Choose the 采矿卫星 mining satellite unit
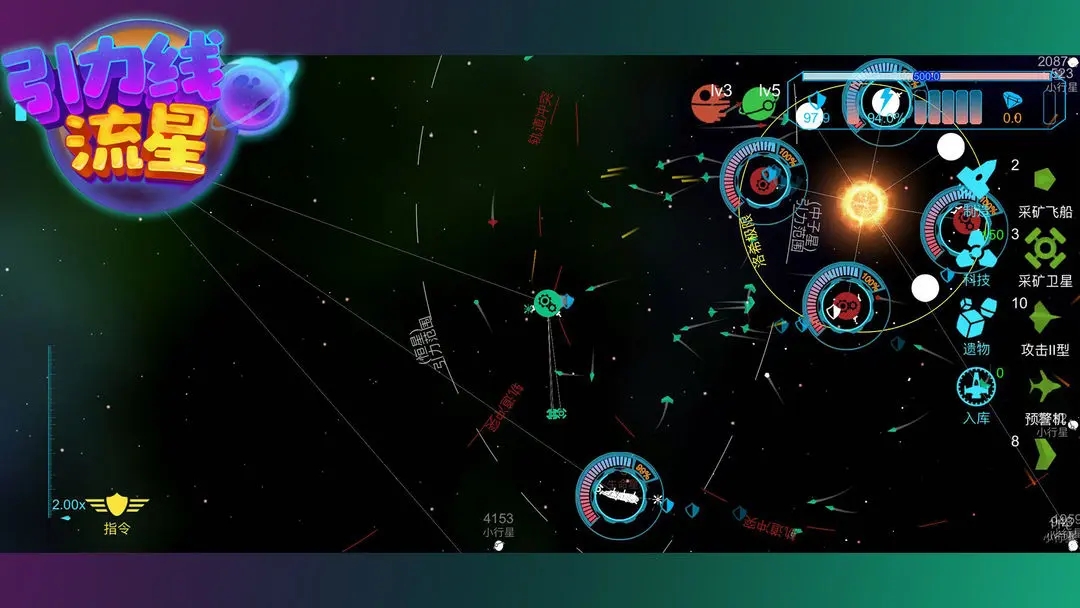Viewport: 1080px width, 608px height. tap(1045, 248)
